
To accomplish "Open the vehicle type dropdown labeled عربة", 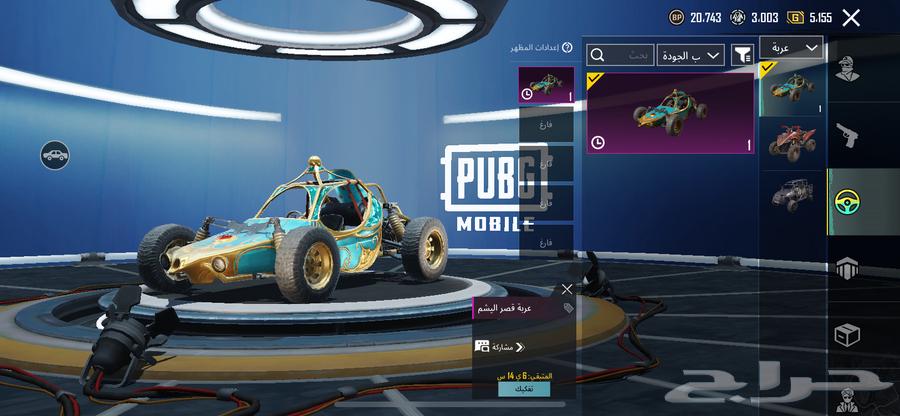I will click(x=791, y=47).
